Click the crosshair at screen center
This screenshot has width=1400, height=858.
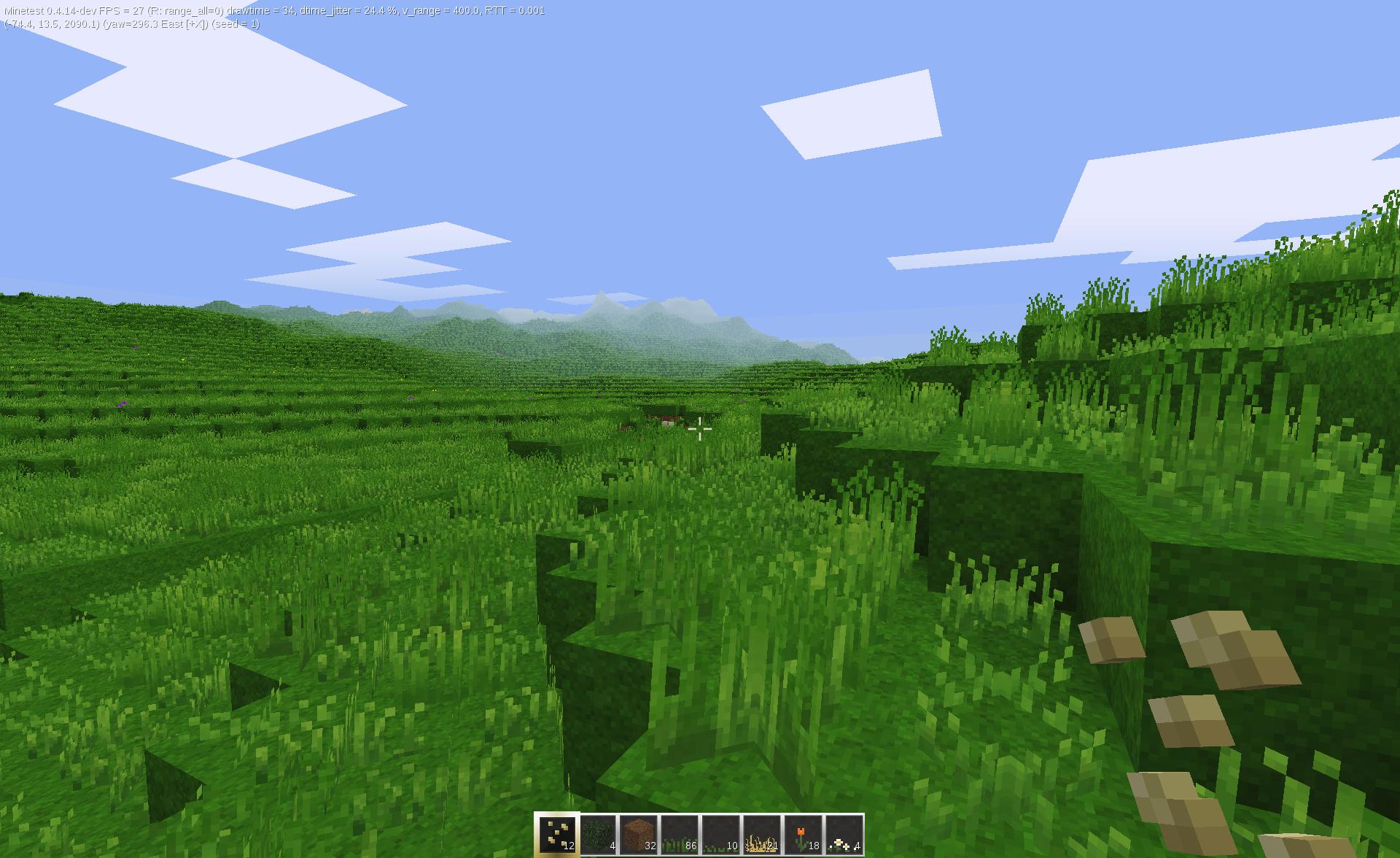[x=700, y=429]
